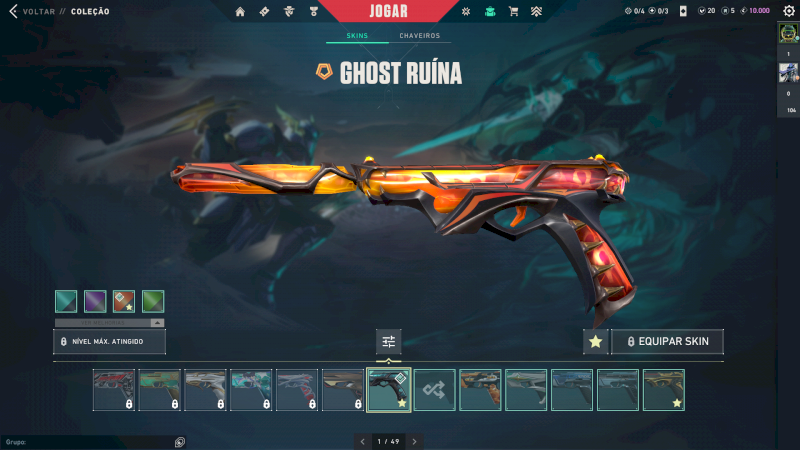Open the store cart icon
The image size is (800, 450).
click(x=513, y=12)
